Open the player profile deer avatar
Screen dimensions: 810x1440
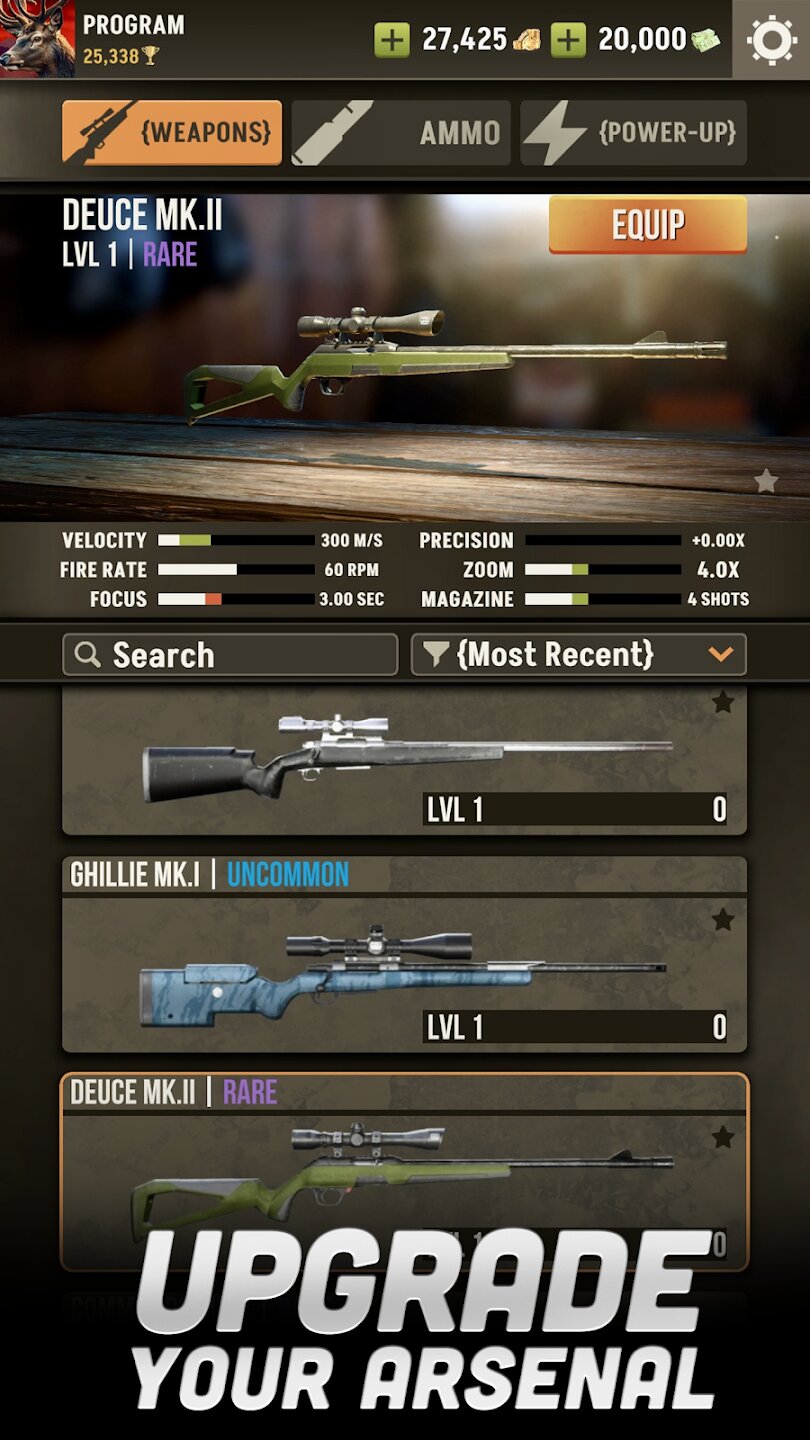click(37, 39)
